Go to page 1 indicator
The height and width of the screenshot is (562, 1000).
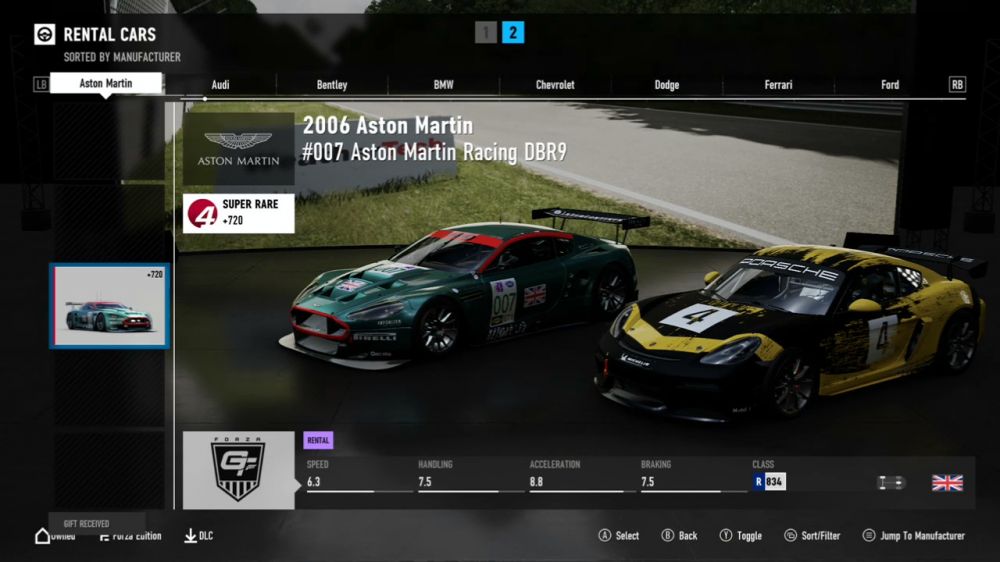[x=486, y=33]
